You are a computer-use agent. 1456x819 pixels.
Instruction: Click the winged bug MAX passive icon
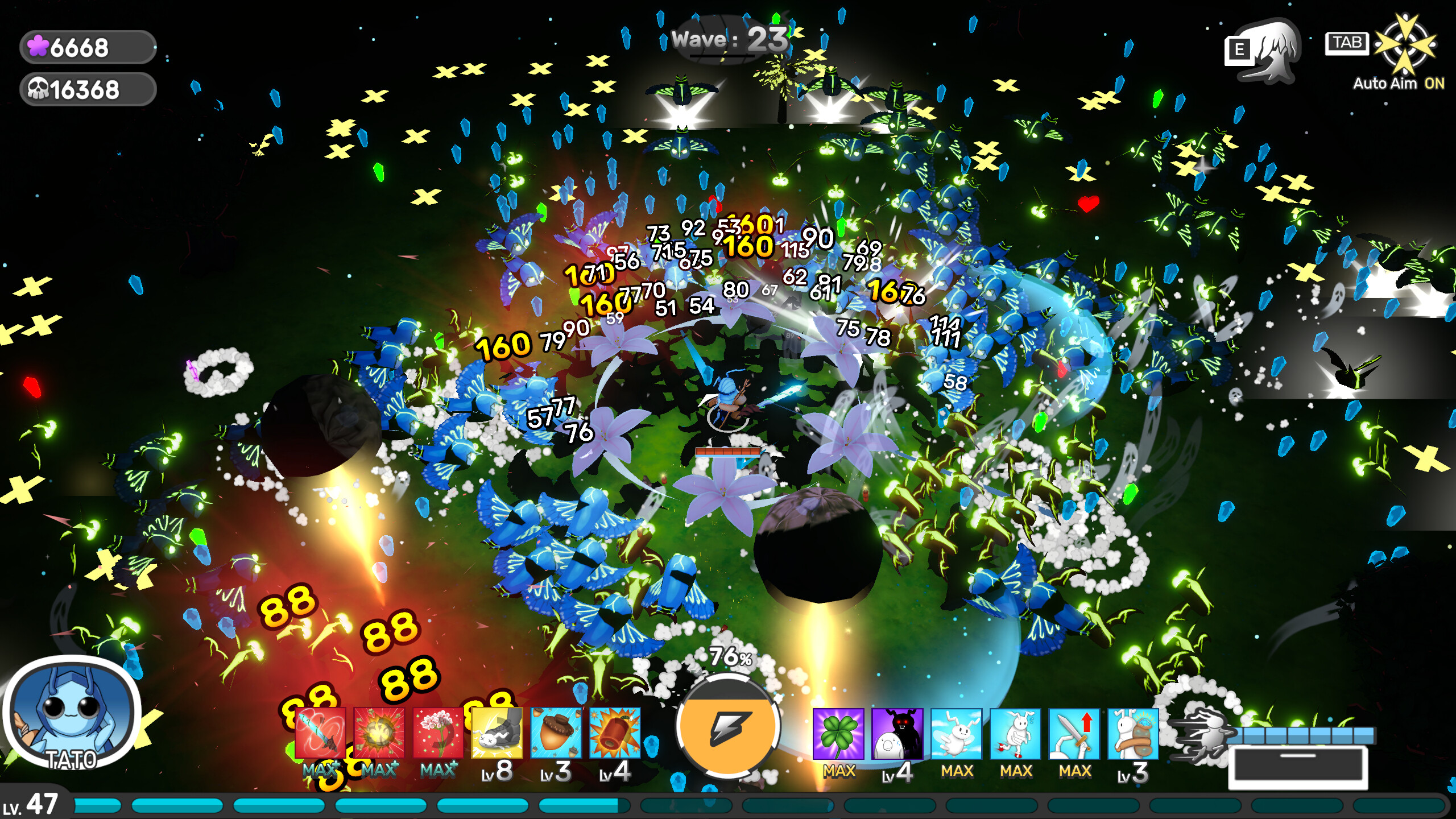(955, 734)
